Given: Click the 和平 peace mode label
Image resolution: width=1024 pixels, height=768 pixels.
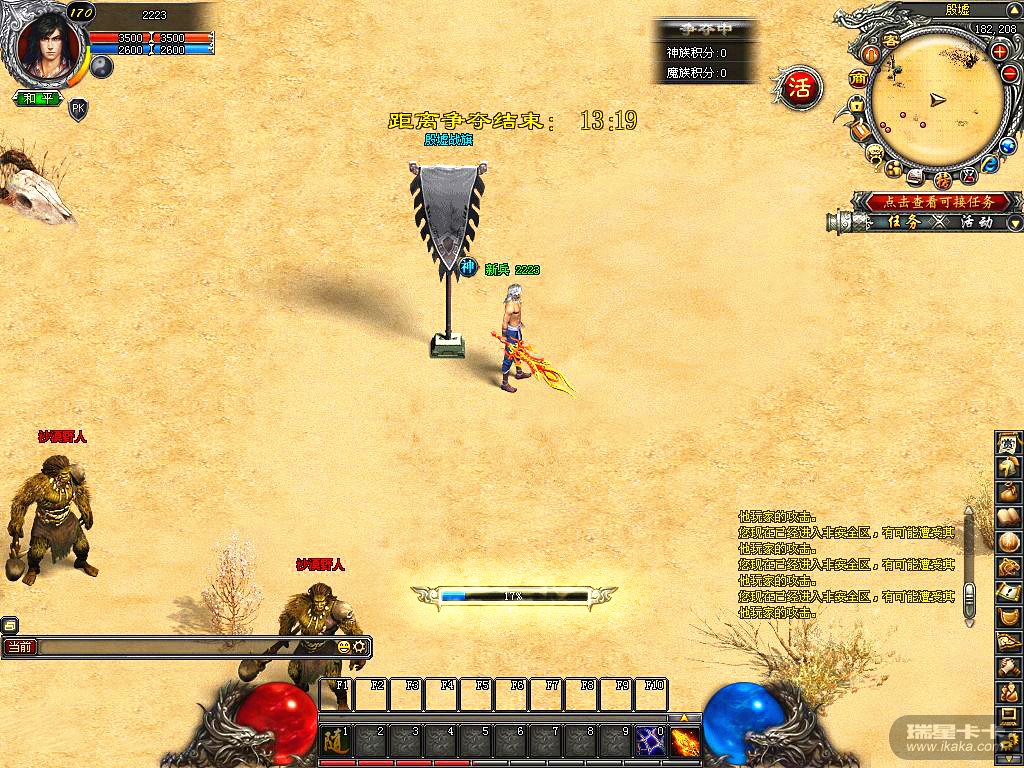Looking at the screenshot, I should coord(39,98).
